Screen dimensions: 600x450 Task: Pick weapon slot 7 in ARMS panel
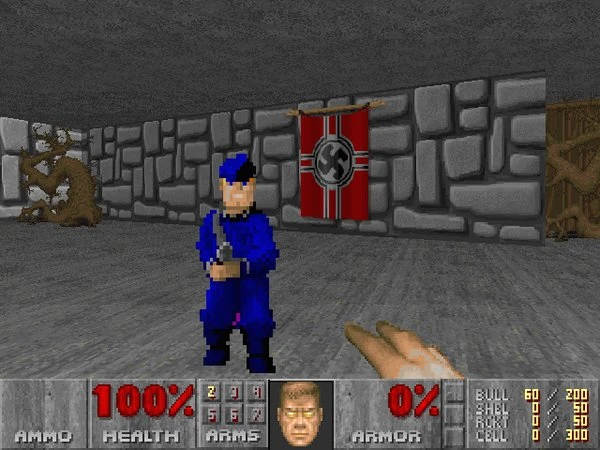click(257, 414)
